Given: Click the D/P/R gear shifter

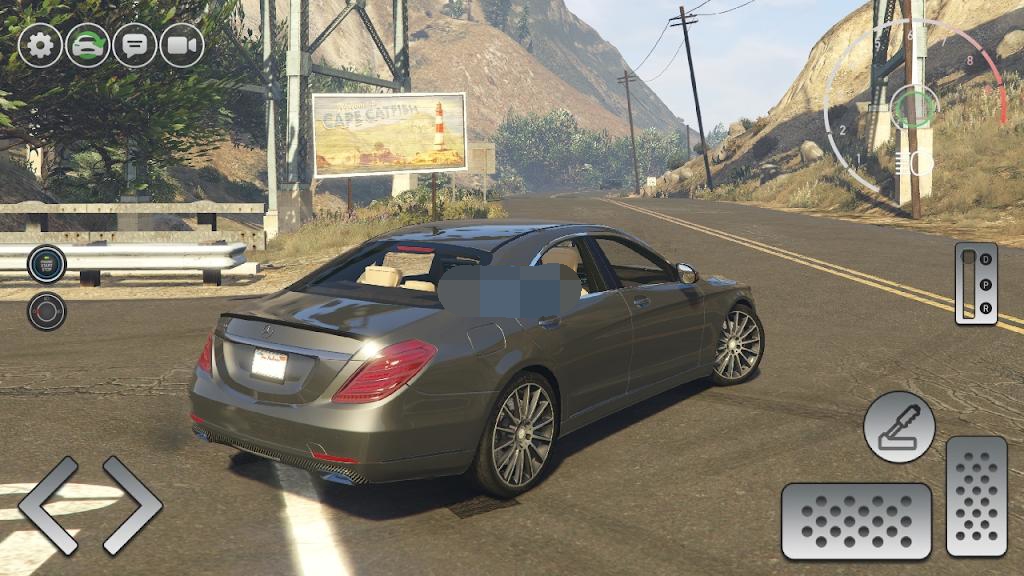Looking at the screenshot, I should (x=976, y=283).
